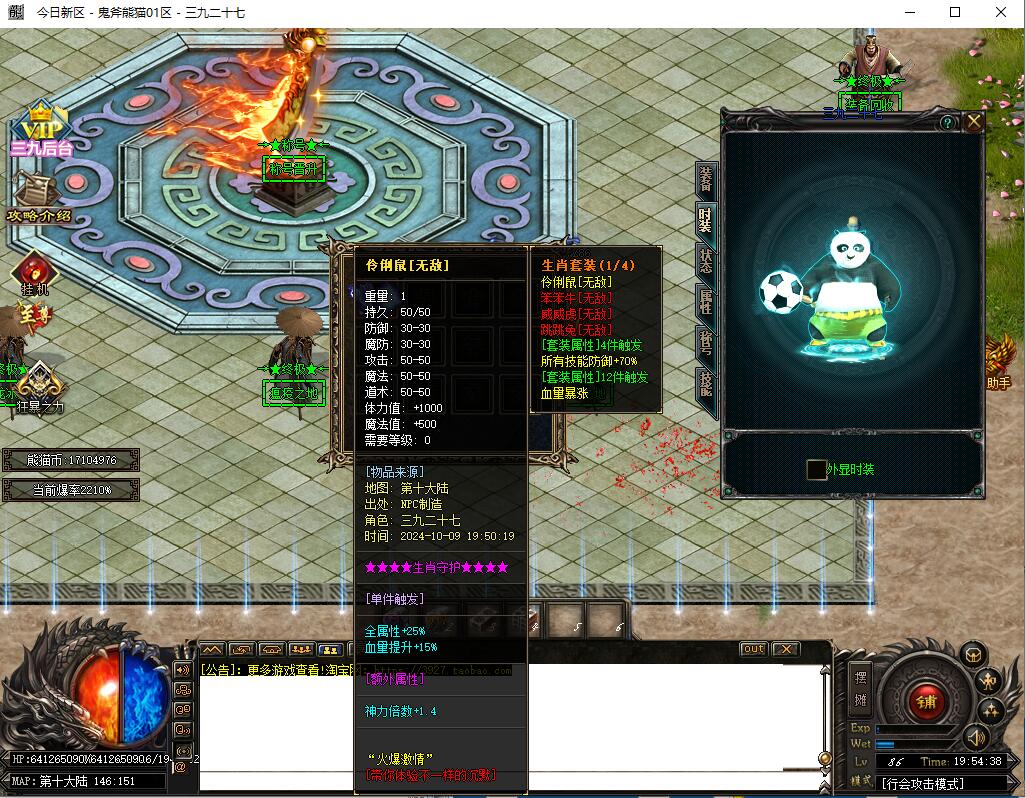Image resolution: width=1025 pixels, height=798 pixels.
Task: Open the 助手 assistant icon
Action: click(x=998, y=362)
